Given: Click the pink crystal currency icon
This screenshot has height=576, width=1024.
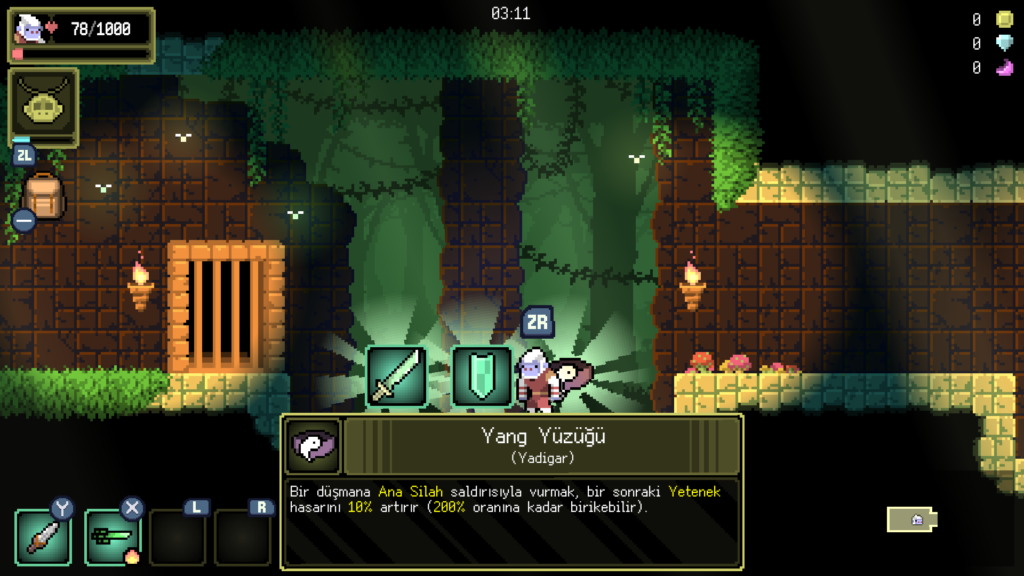Looking at the screenshot, I should 1004,68.
